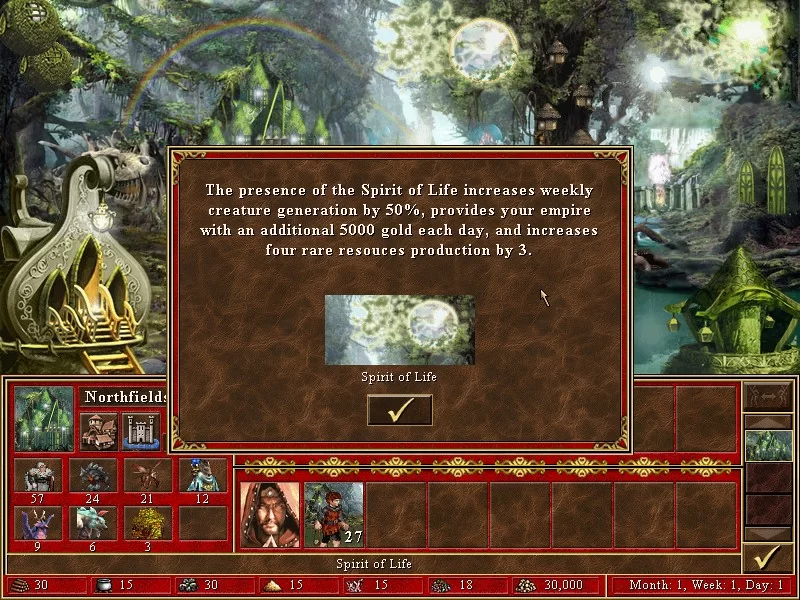Select the red-haired troop stack of 27
This screenshot has width=800, height=600.
(333, 515)
